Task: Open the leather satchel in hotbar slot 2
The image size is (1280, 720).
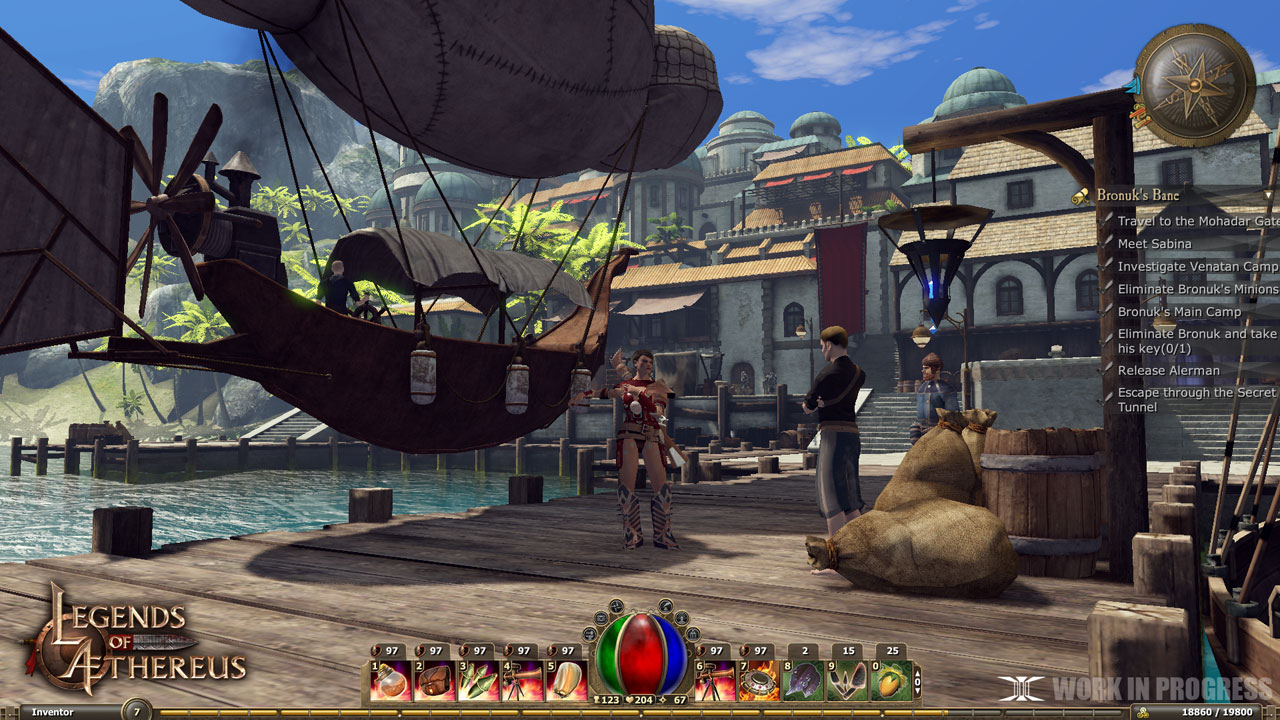Action: click(x=433, y=679)
